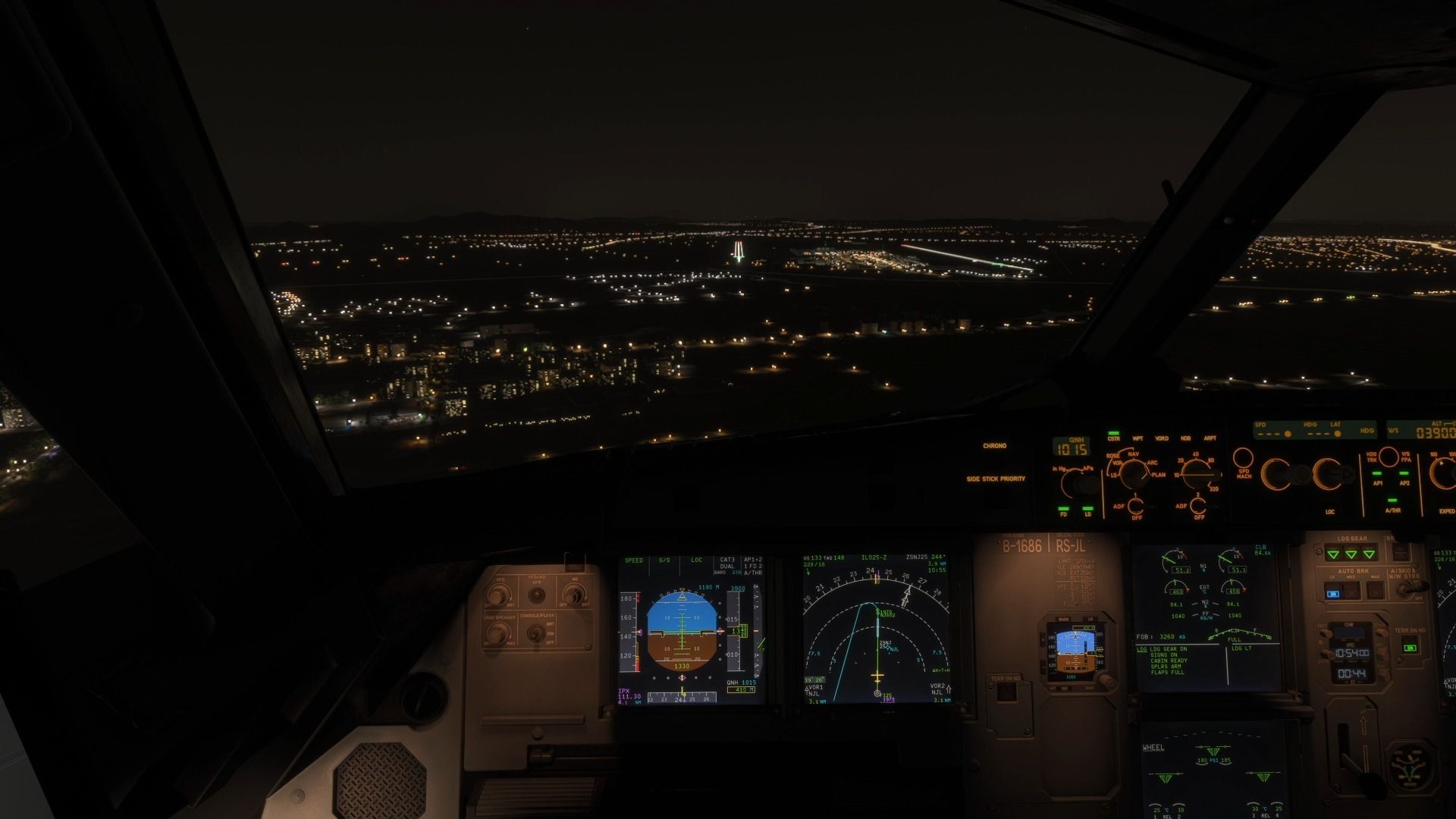Click the HDG V/S – TRK FPA button
Image resolution: width=1456 pixels, height=819 pixels.
[1389, 457]
